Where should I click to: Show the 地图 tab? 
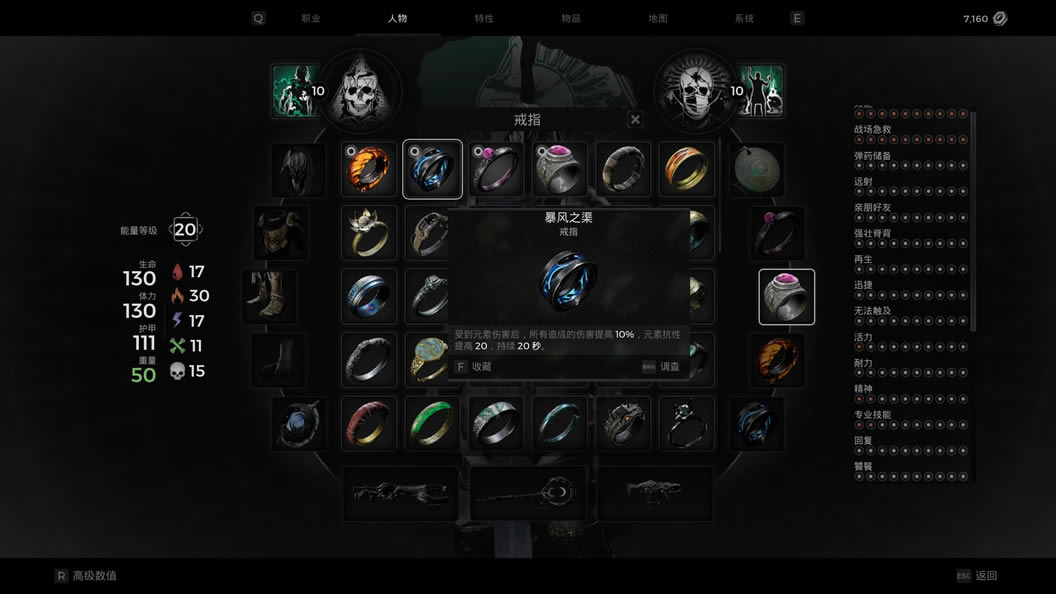click(657, 19)
